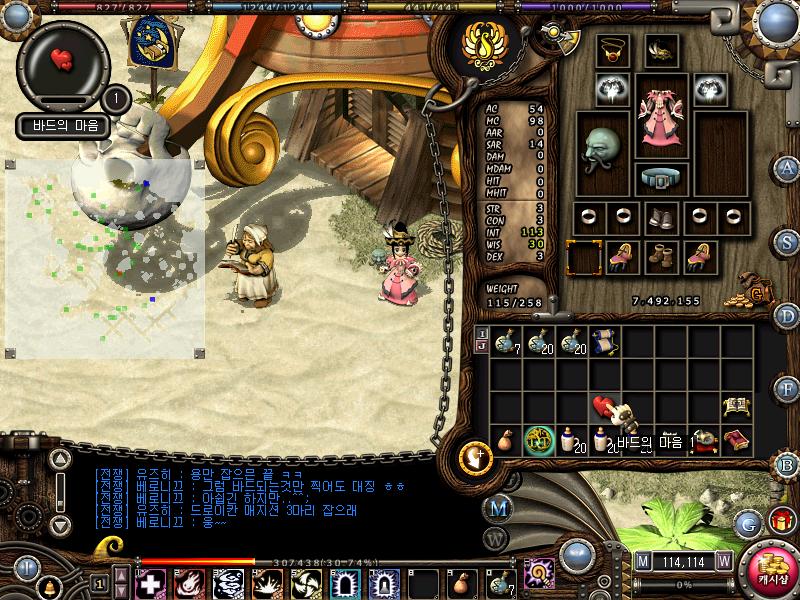Activate the white cross heal skill

[152, 583]
